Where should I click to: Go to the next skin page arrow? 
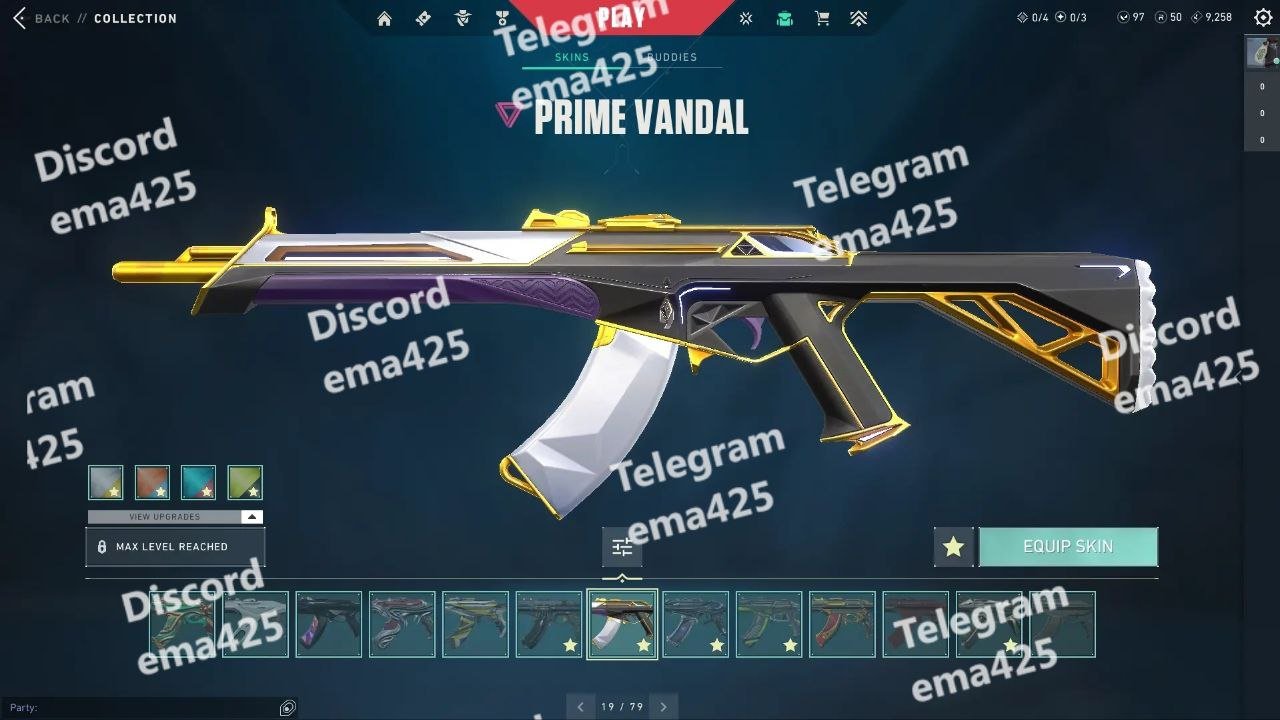663,707
